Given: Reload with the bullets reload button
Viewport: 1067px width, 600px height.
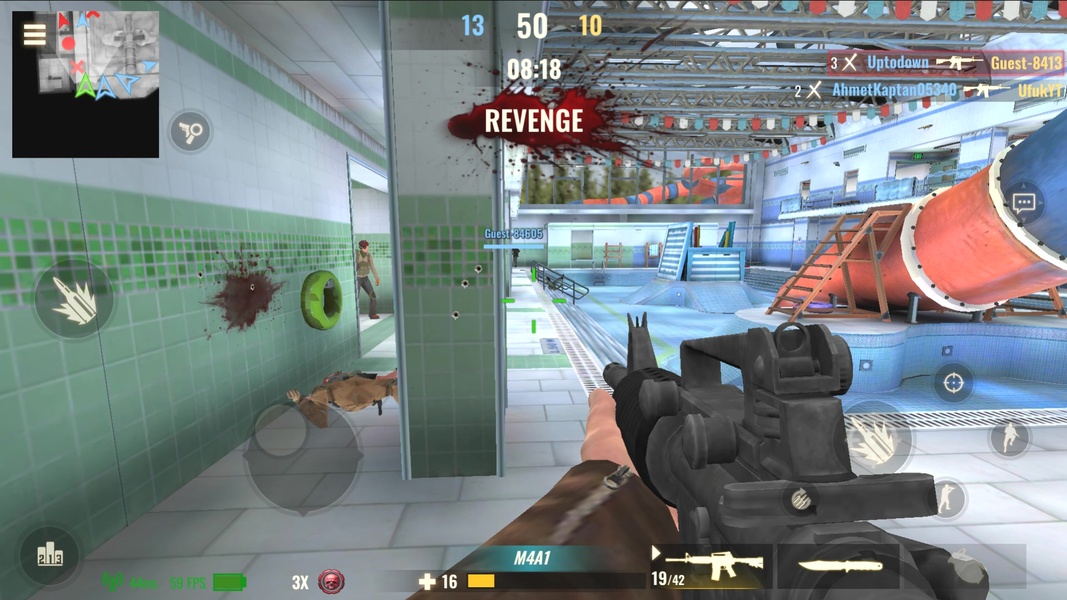Looking at the screenshot, I should click(x=800, y=497).
